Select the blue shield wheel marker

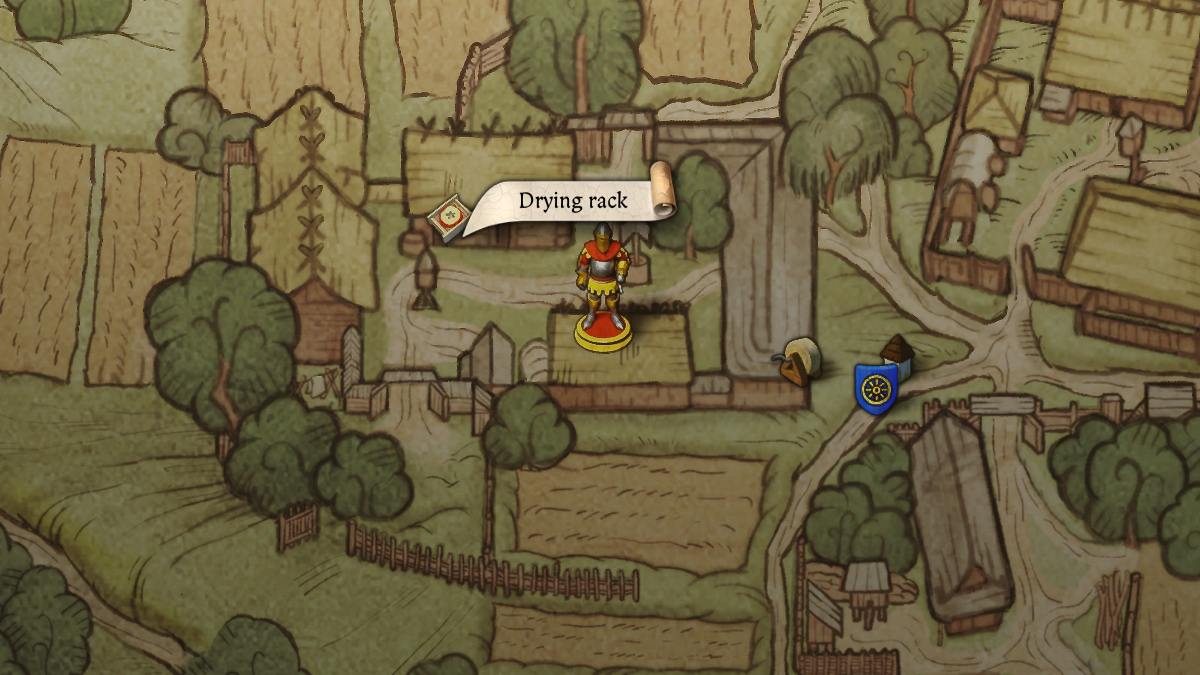click(872, 386)
